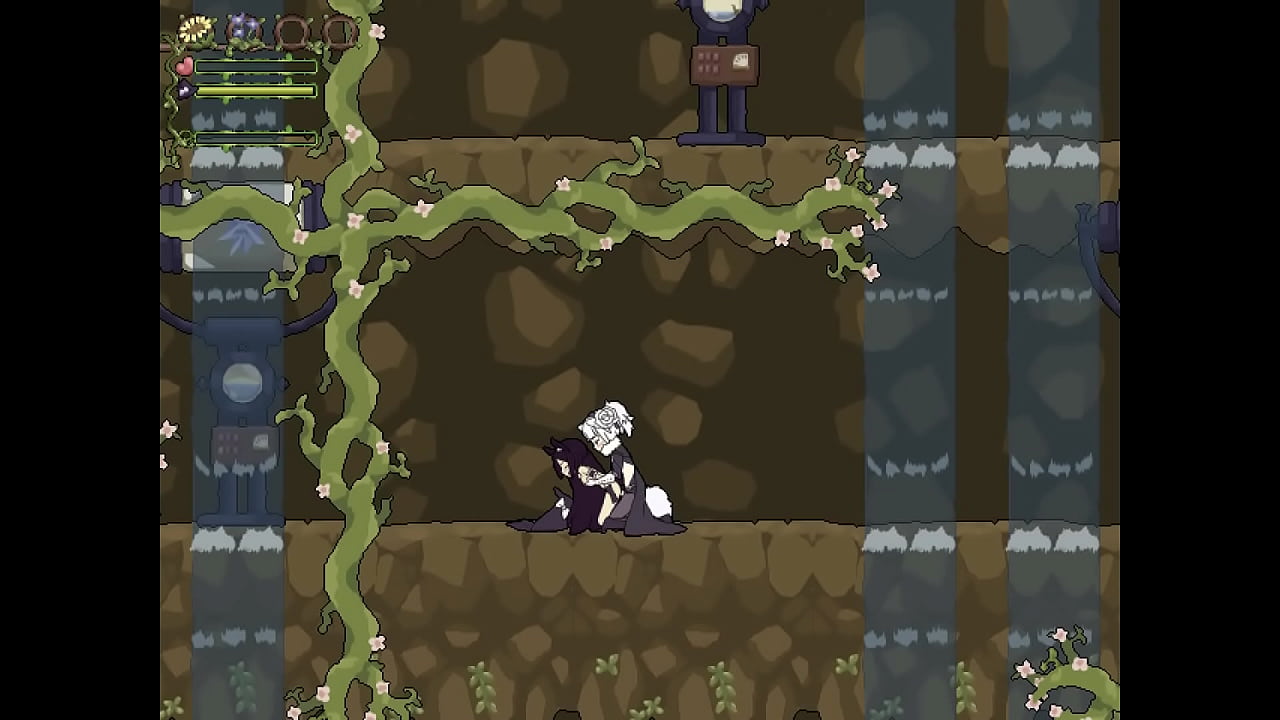Viewport: 1280px width, 720px height.
Task: Click the purple arrow stamina icon
Action: tap(186, 88)
